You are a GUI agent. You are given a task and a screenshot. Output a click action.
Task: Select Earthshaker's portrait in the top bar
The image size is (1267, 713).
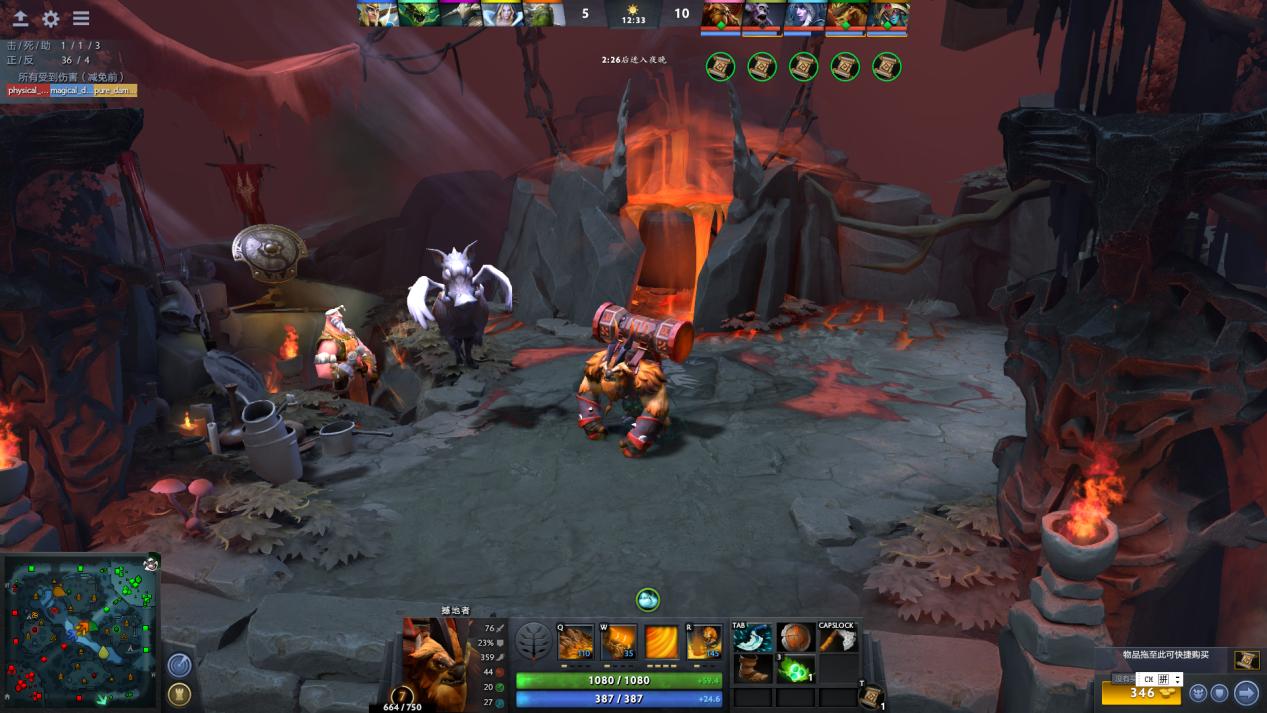(720, 15)
